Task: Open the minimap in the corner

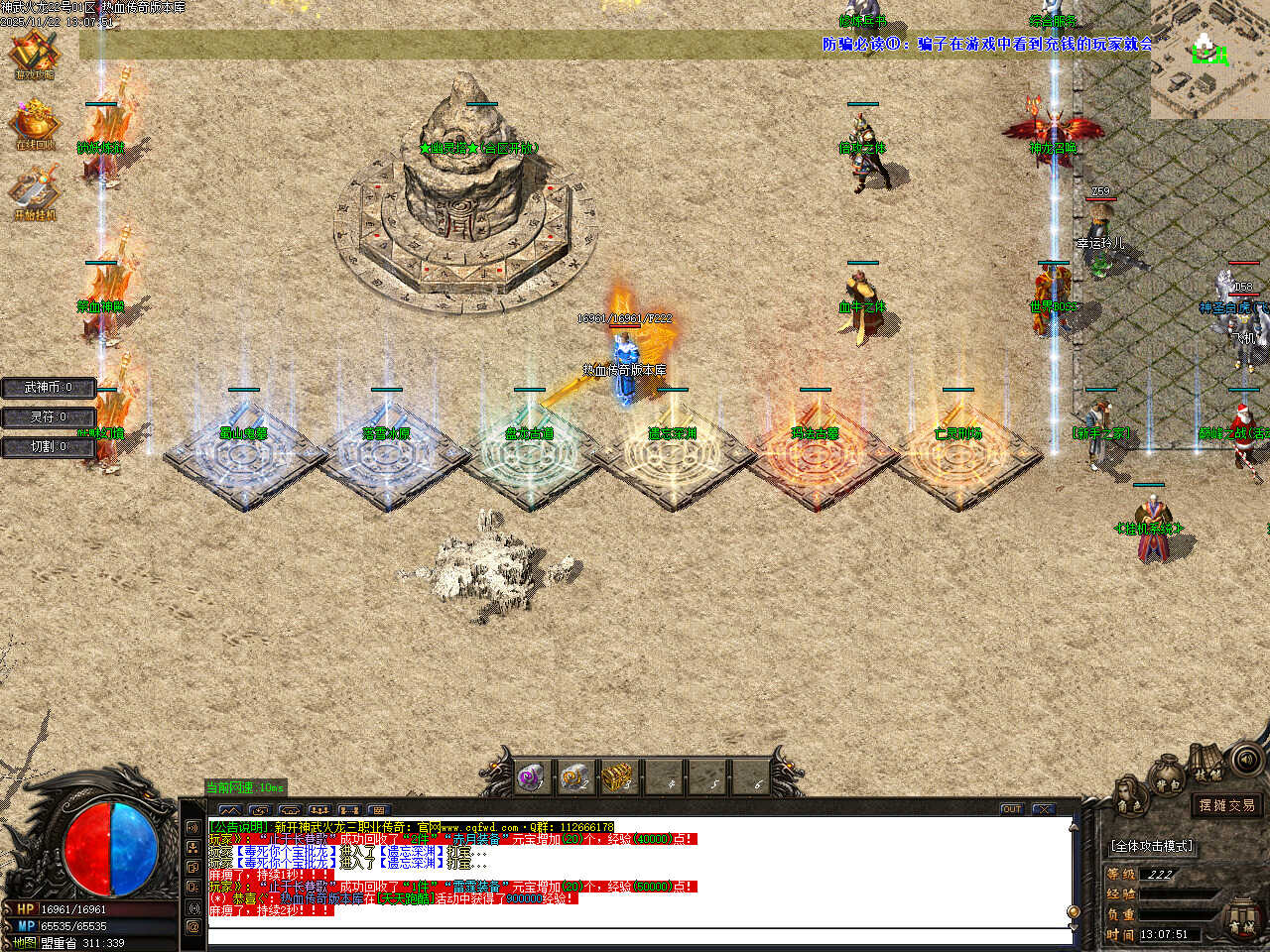Action: click(x=1209, y=59)
